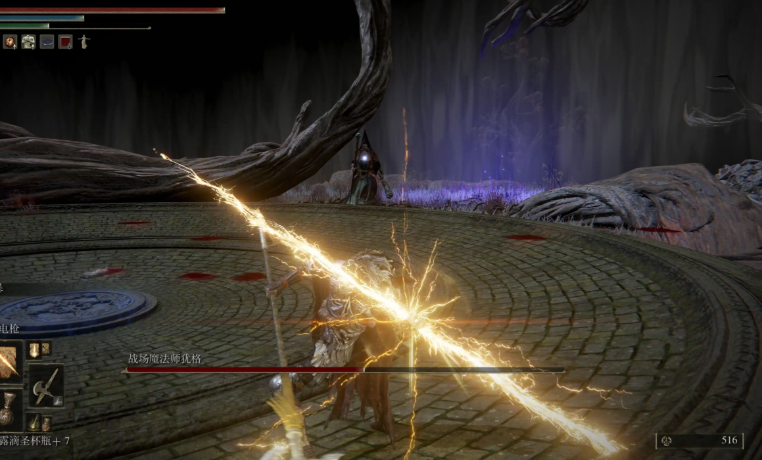
Task: Select the orange orb buff icon
Action: click(x=10, y=42)
